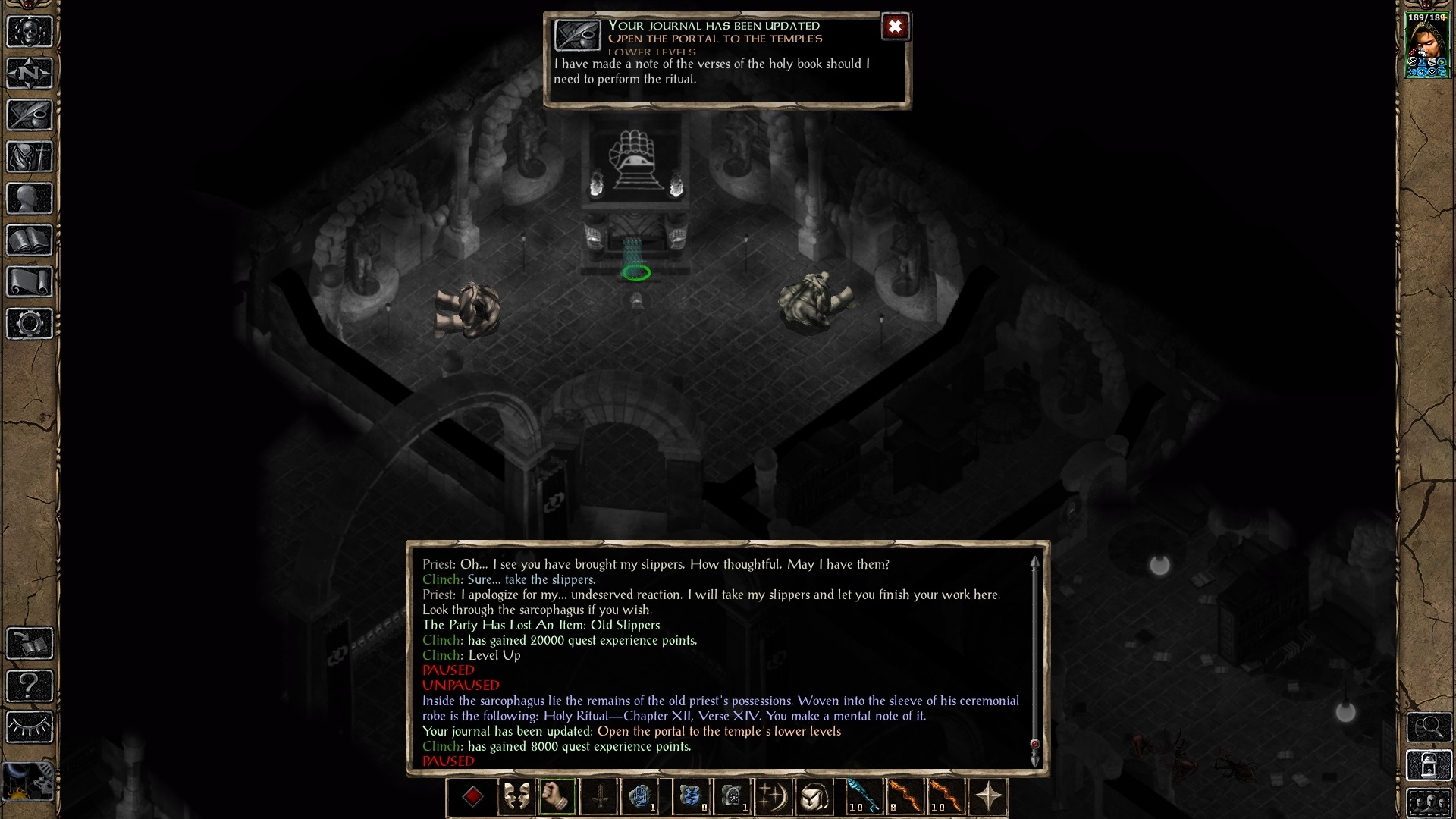Open the journal via quill icon
Image resolution: width=1456 pixels, height=819 pixels.
point(30,115)
